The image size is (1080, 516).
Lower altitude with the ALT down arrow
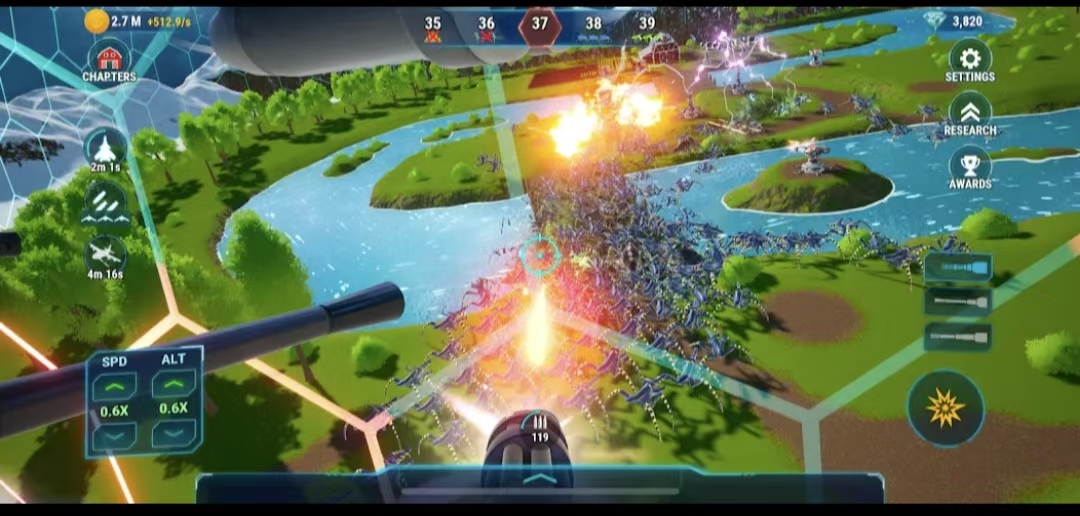(x=173, y=435)
